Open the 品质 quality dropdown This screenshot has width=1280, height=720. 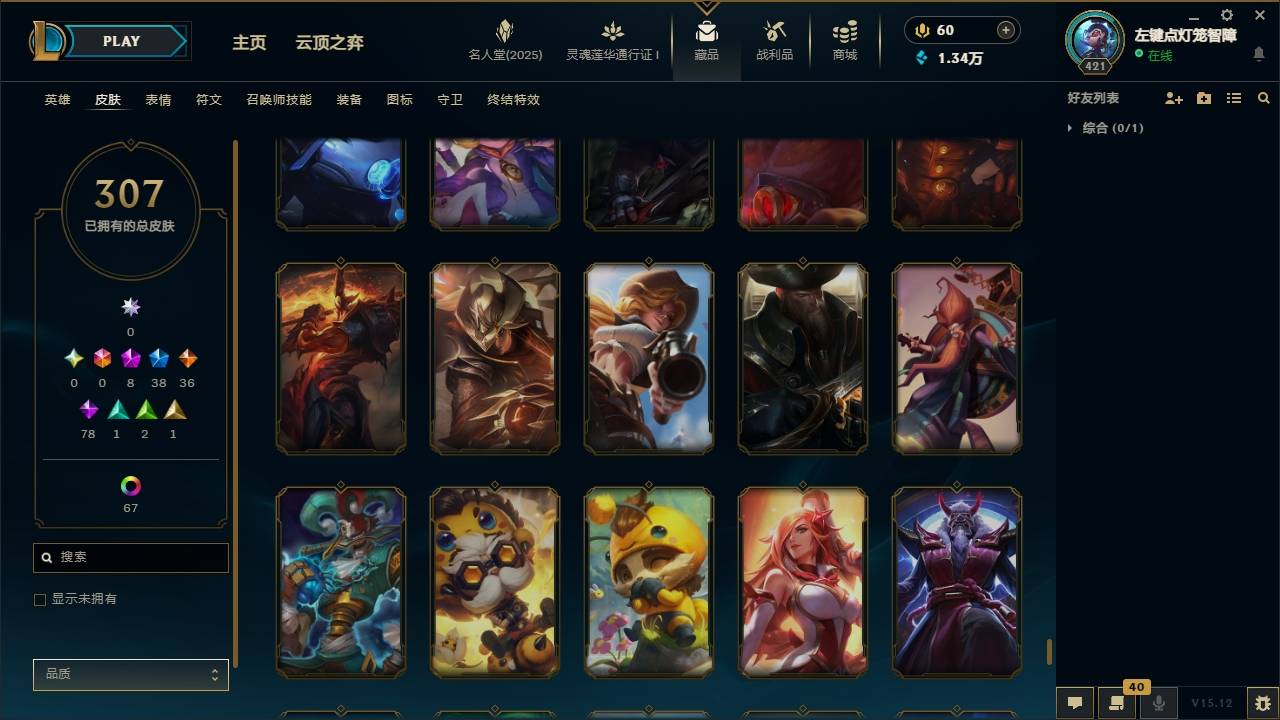pyautogui.click(x=130, y=674)
